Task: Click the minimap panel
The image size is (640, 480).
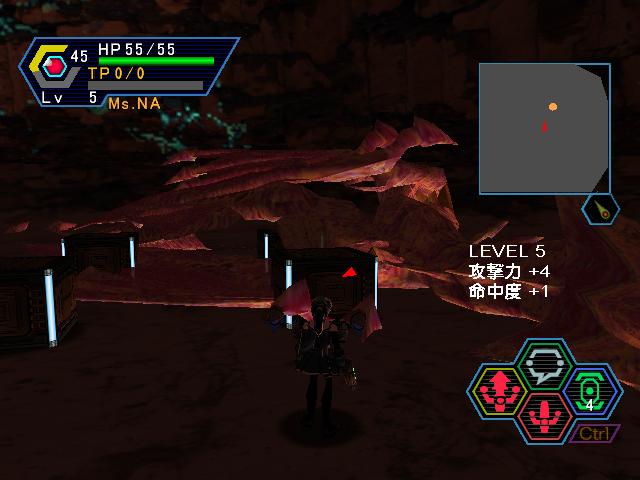Action: 543,127
